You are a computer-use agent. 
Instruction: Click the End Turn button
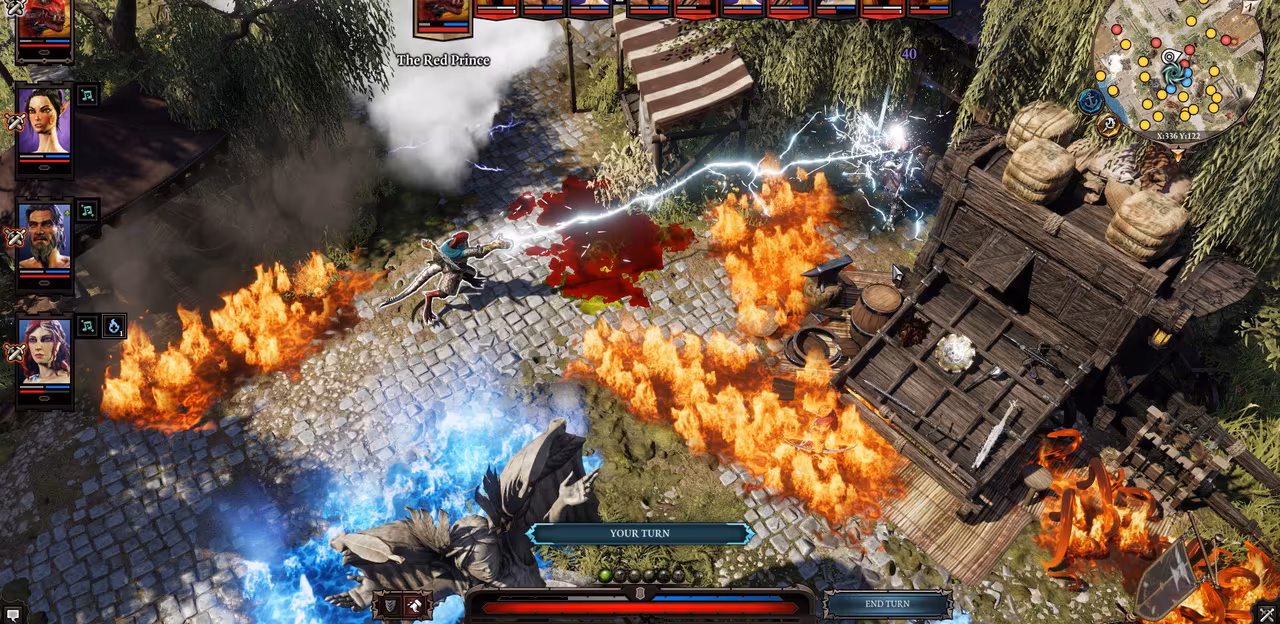pyautogui.click(x=887, y=604)
